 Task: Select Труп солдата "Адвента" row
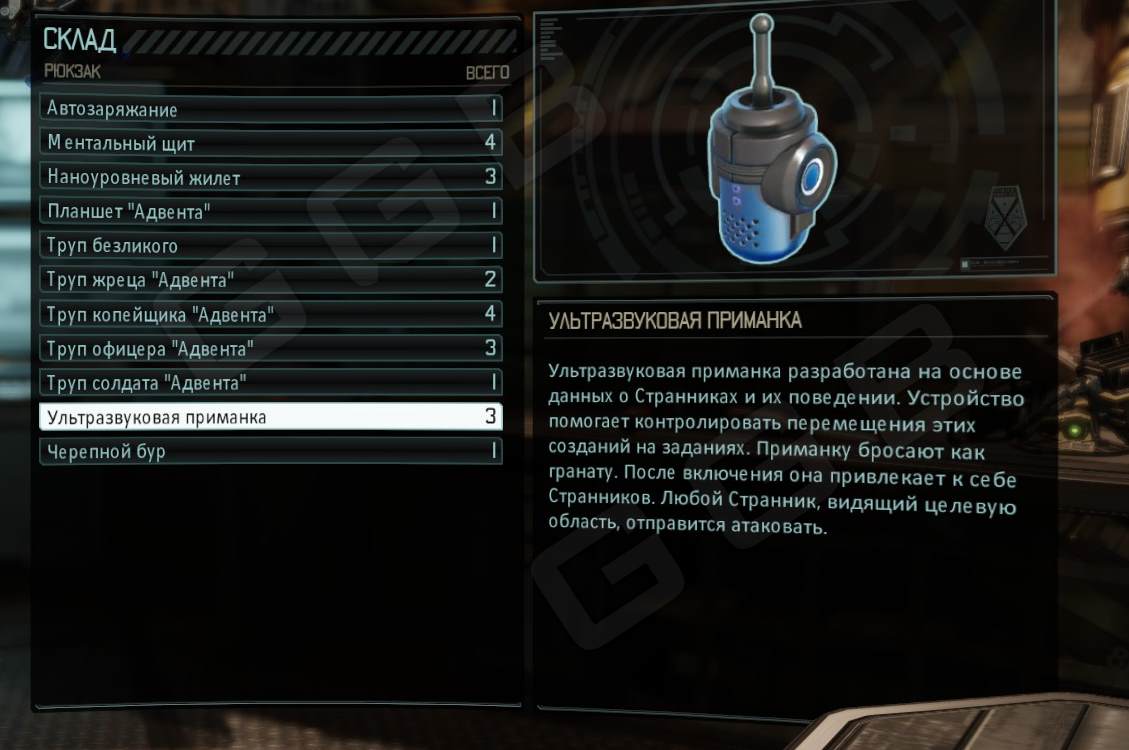click(x=270, y=382)
